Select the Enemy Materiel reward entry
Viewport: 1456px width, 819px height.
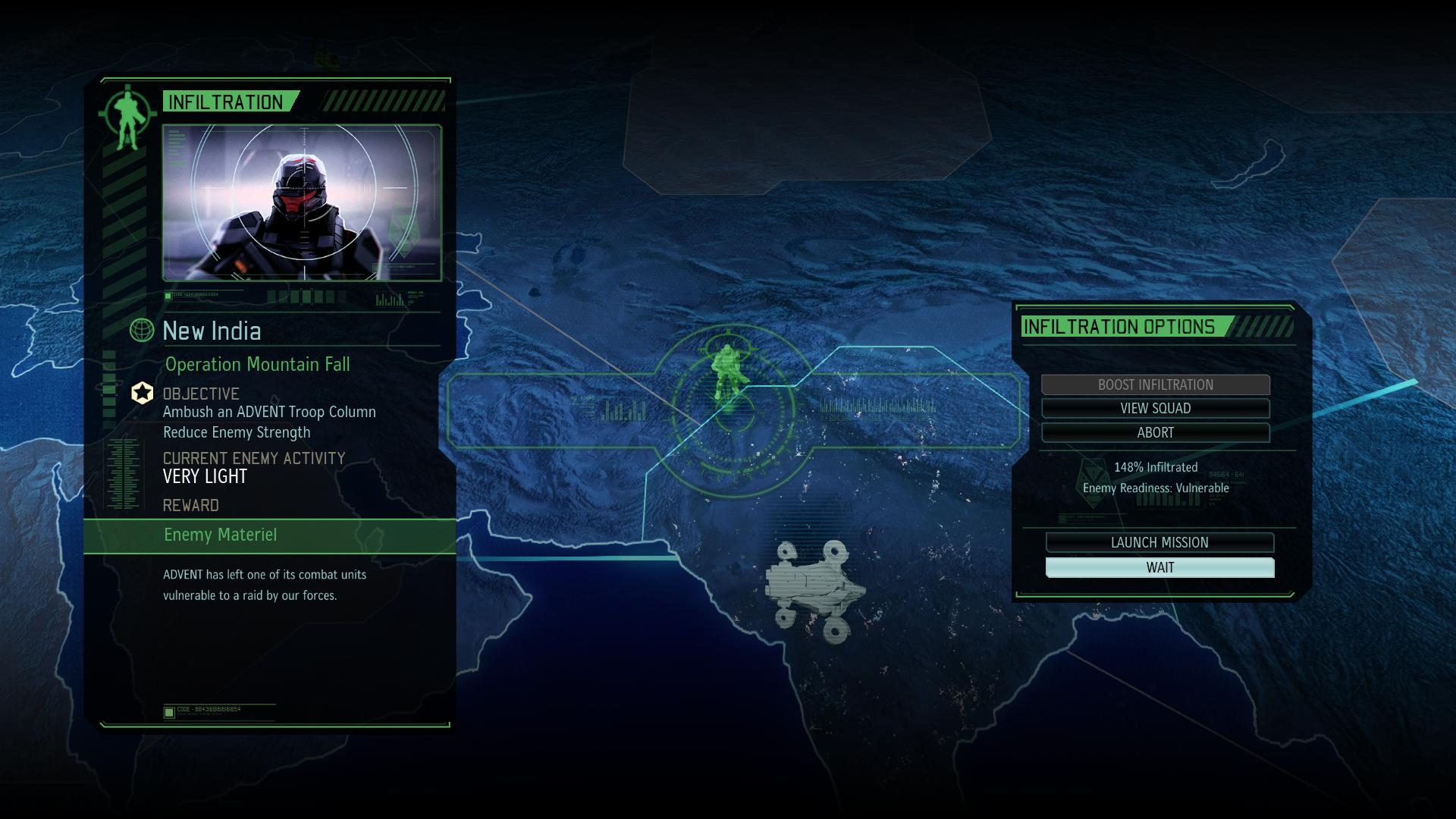[221, 535]
